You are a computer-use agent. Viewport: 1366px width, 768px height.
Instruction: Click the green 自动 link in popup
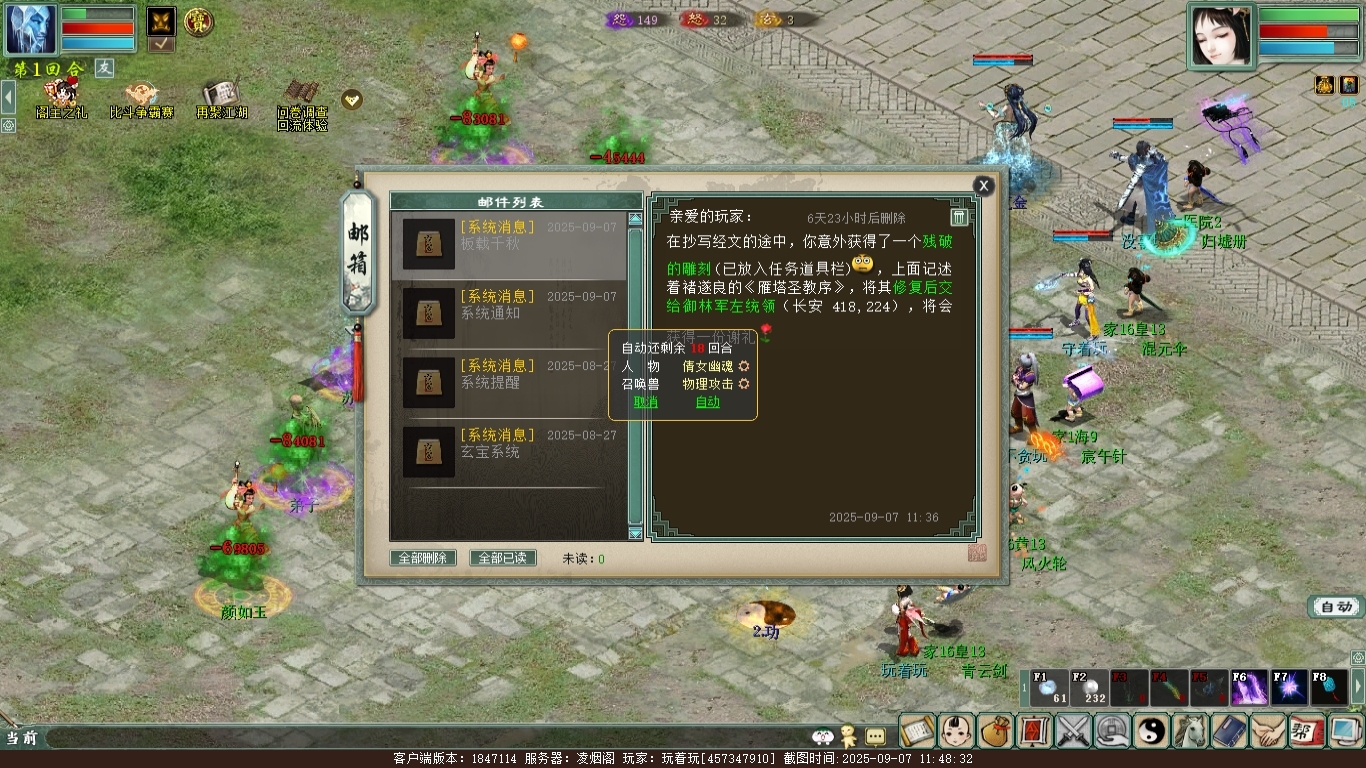[708, 402]
